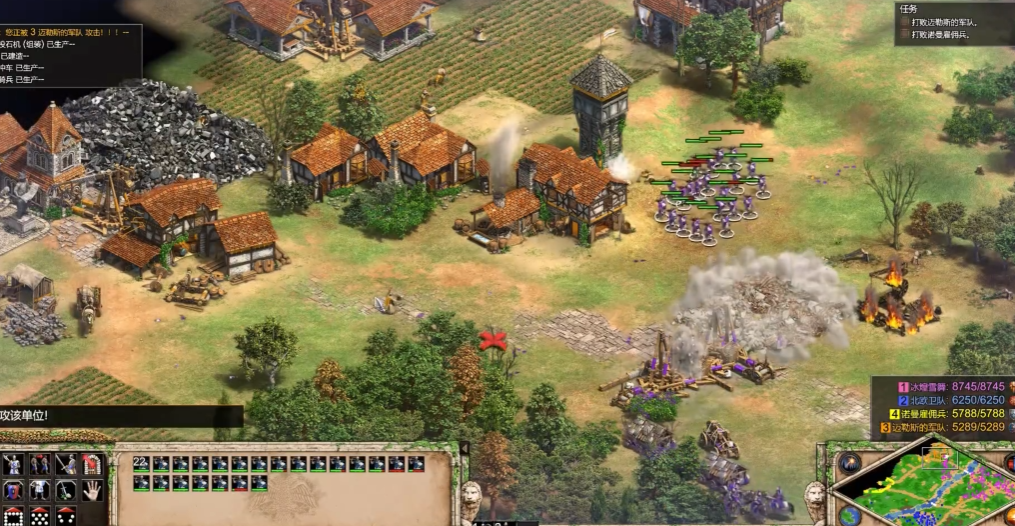Click the armored knight command icon
This screenshot has height=526, width=1015.
[14, 465]
